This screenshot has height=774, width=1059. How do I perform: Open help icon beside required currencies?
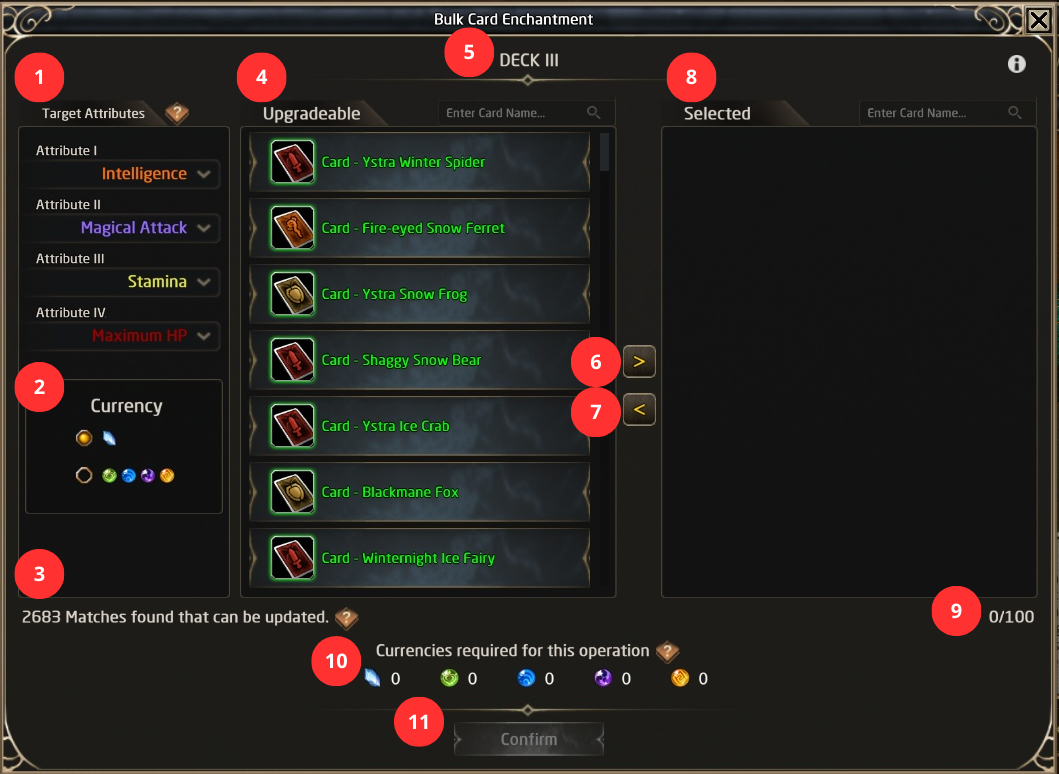point(667,652)
